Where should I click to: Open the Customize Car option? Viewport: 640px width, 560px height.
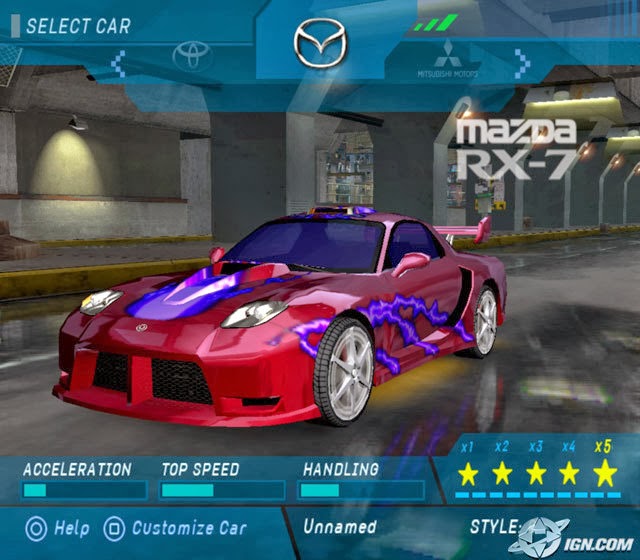[x=177, y=527]
